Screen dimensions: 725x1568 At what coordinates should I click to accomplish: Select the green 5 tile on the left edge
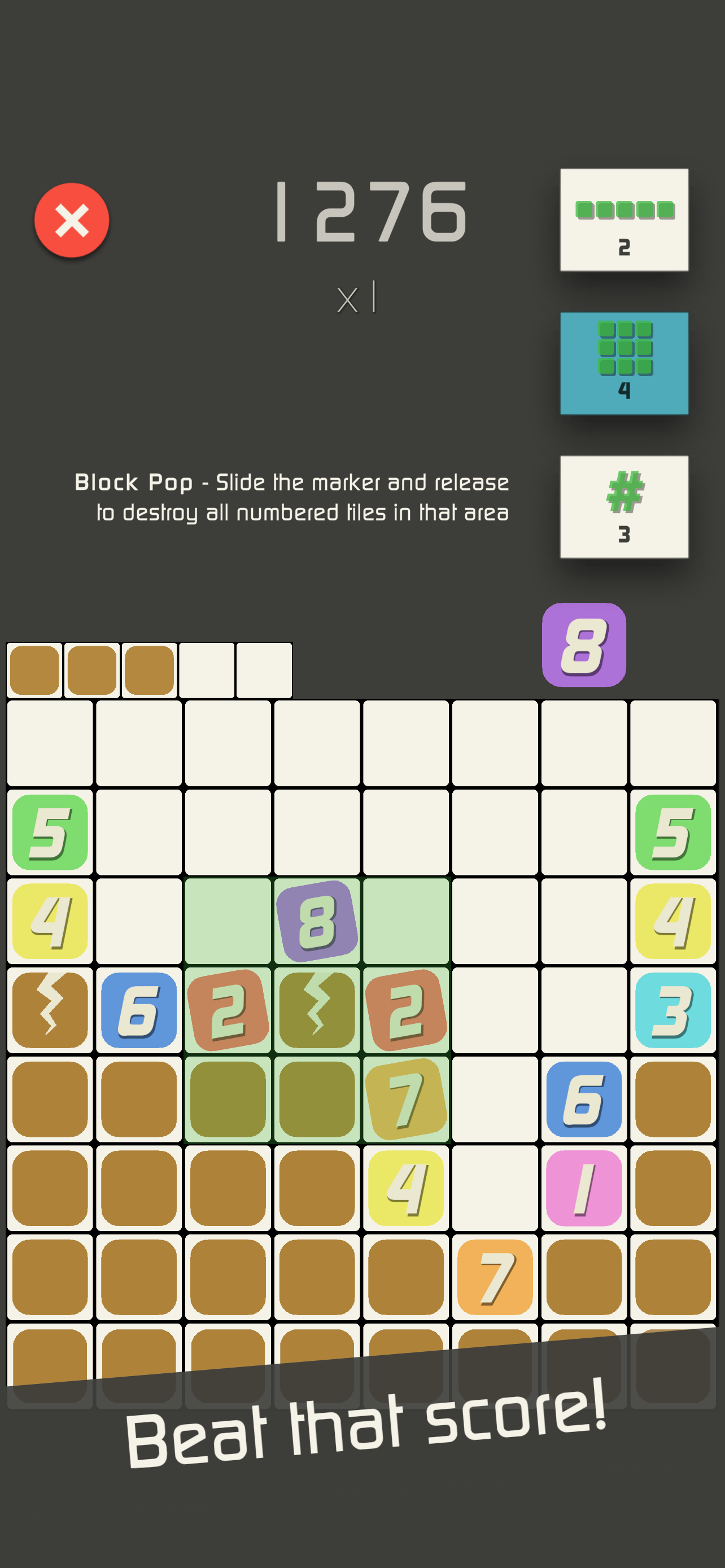point(50,833)
